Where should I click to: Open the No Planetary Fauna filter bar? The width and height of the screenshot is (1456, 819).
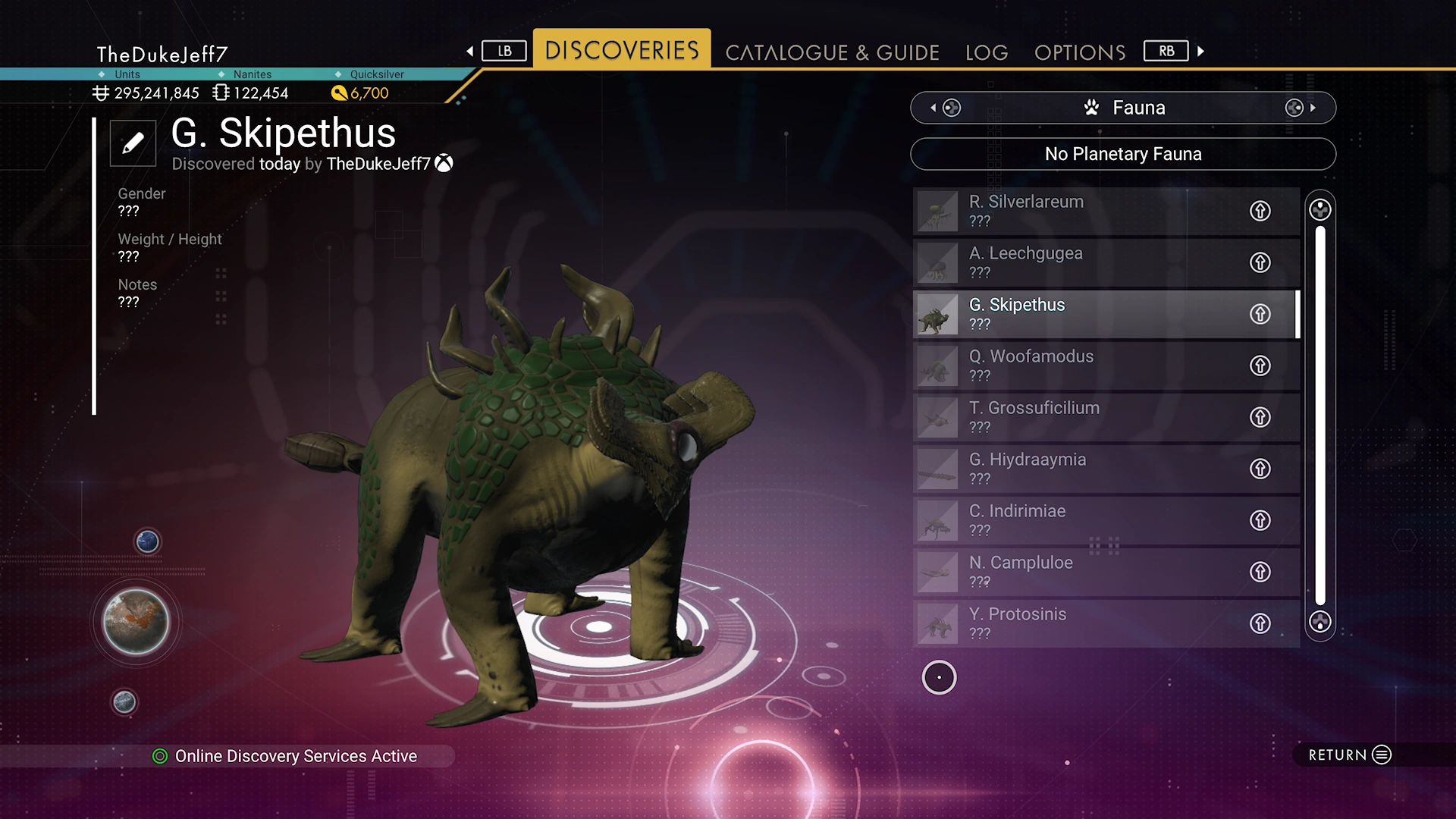click(1122, 154)
